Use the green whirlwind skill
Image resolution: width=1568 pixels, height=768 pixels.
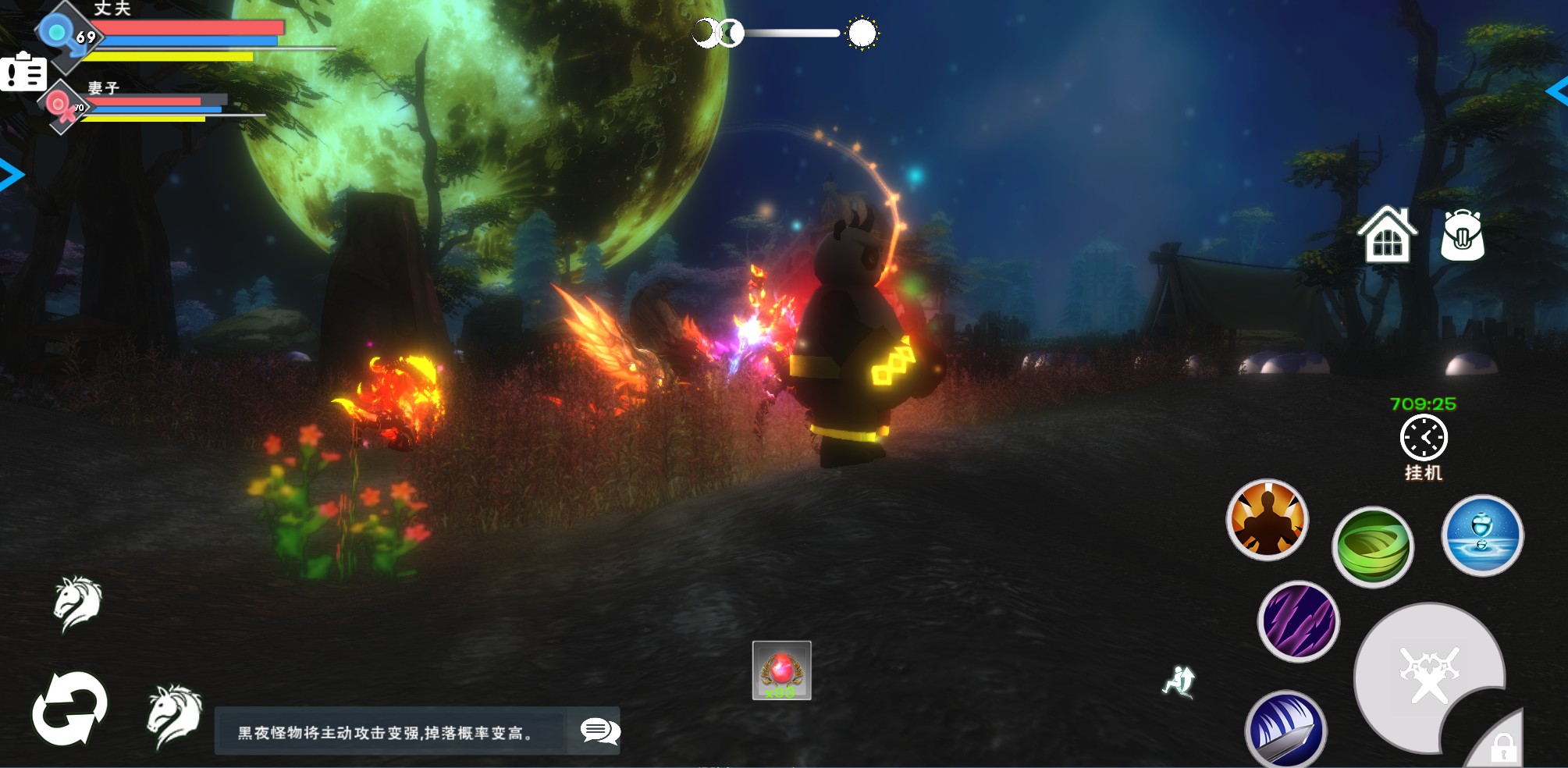coord(1372,546)
